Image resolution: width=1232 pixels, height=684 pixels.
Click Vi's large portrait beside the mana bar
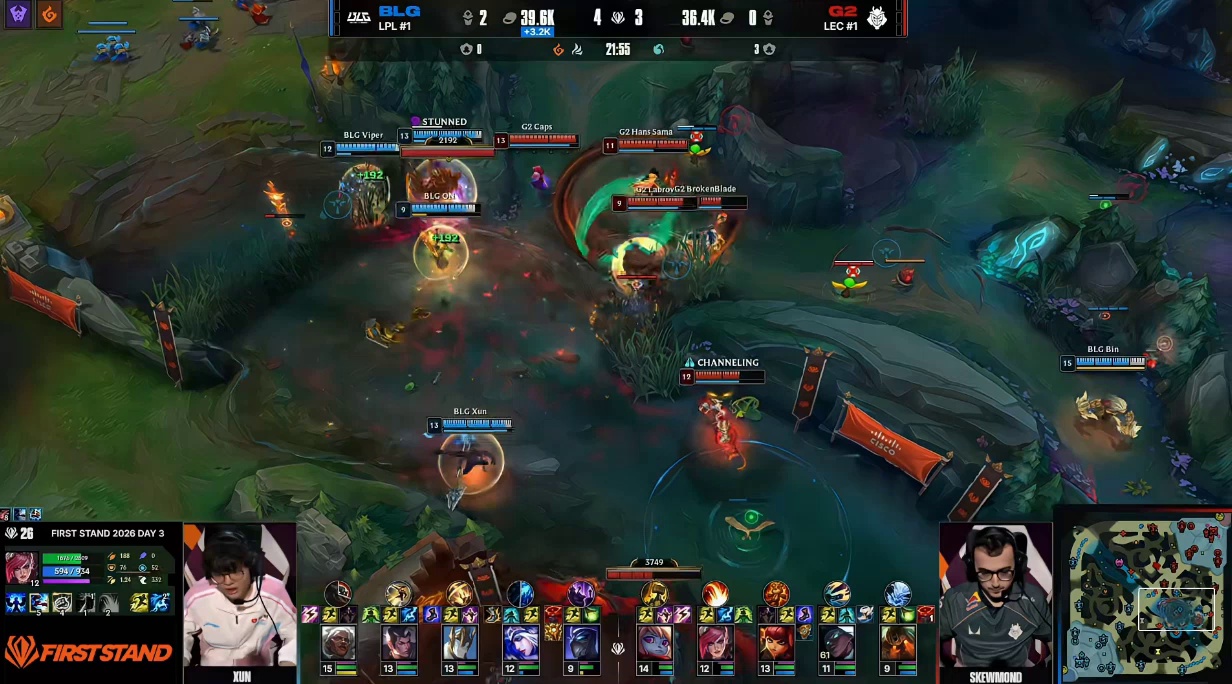tap(22, 564)
